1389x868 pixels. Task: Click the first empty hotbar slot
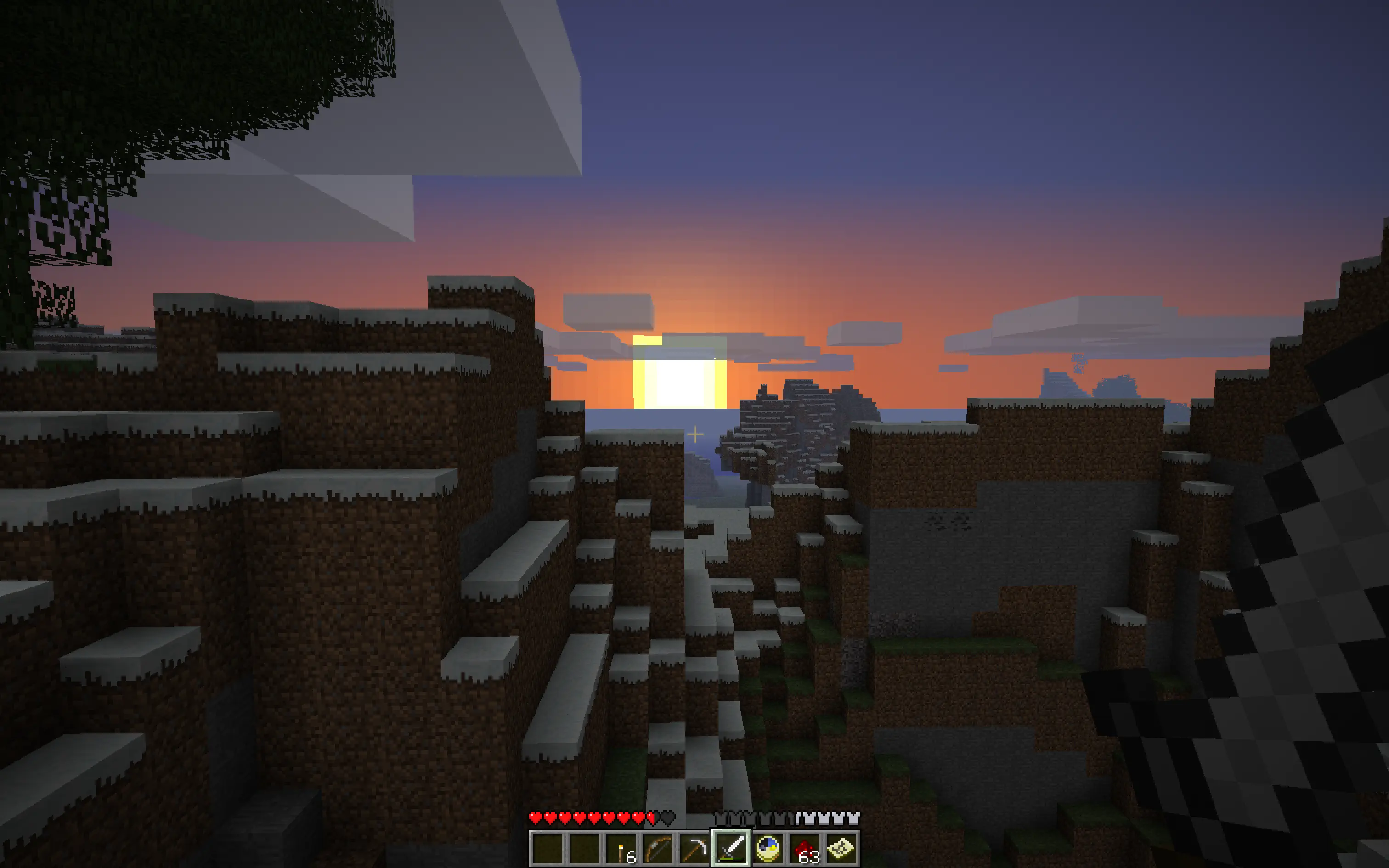tap(548, 849)
